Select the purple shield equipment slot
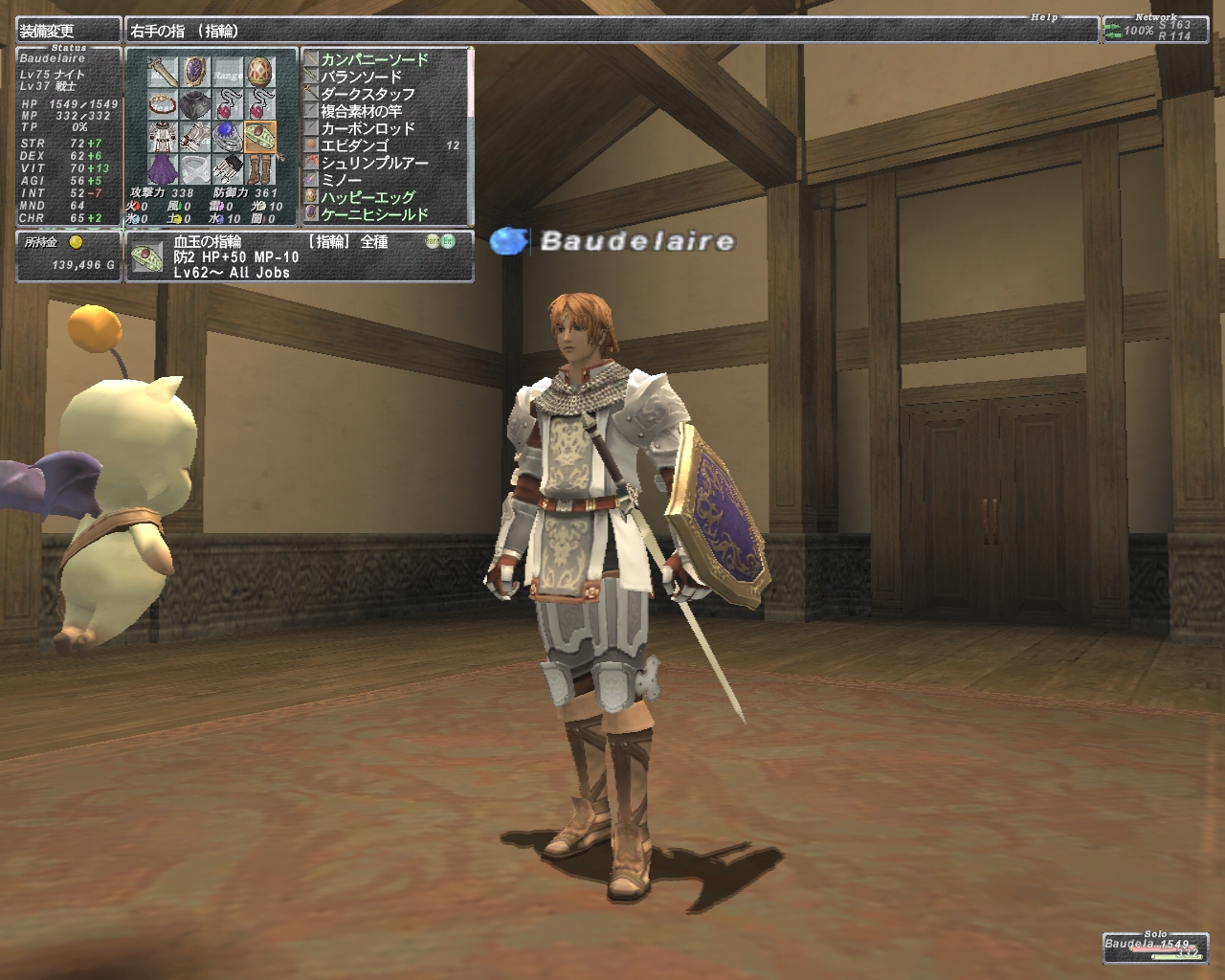This screenshot has height=980, width=1225. (x=195, y=71)
